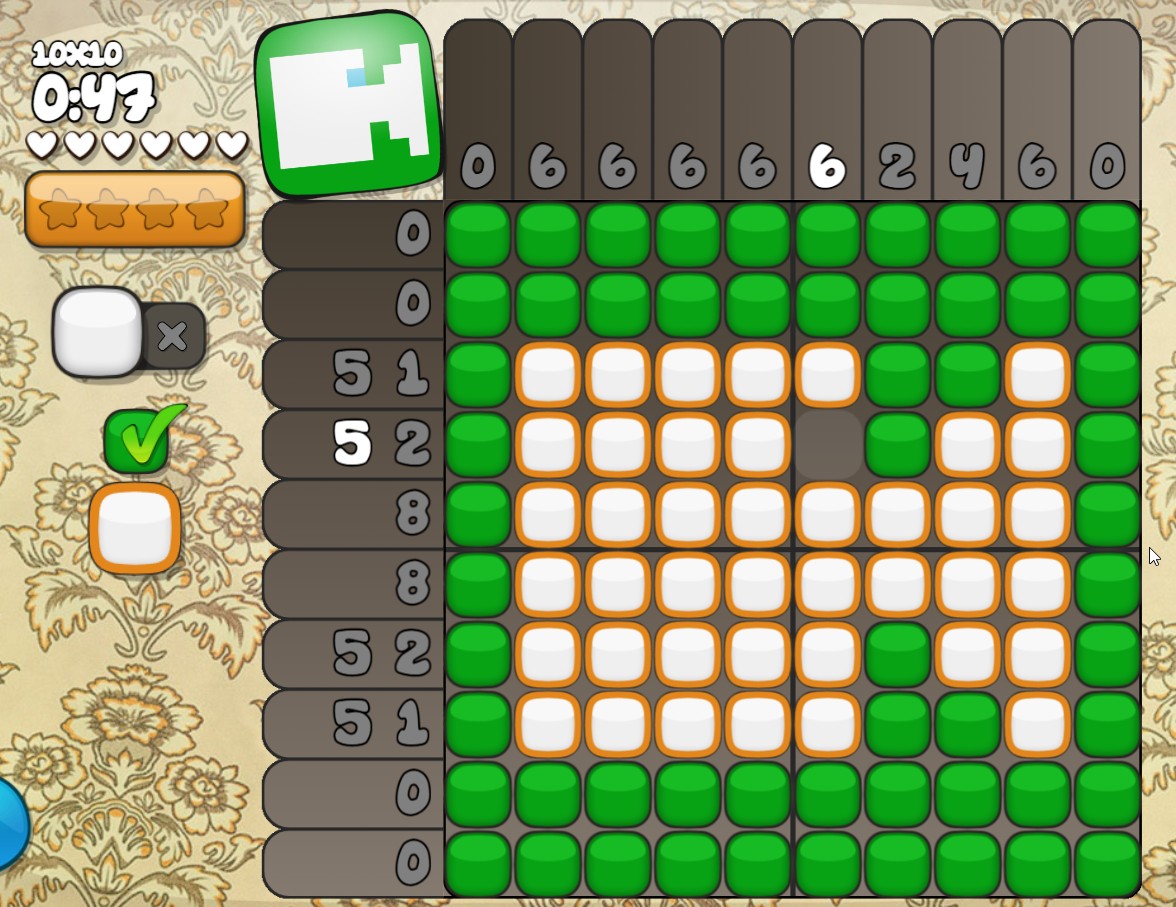The width and height of the screenshot is (1176, 907).
Task: Fill the single empty grey grid cell
Action: 828,444
